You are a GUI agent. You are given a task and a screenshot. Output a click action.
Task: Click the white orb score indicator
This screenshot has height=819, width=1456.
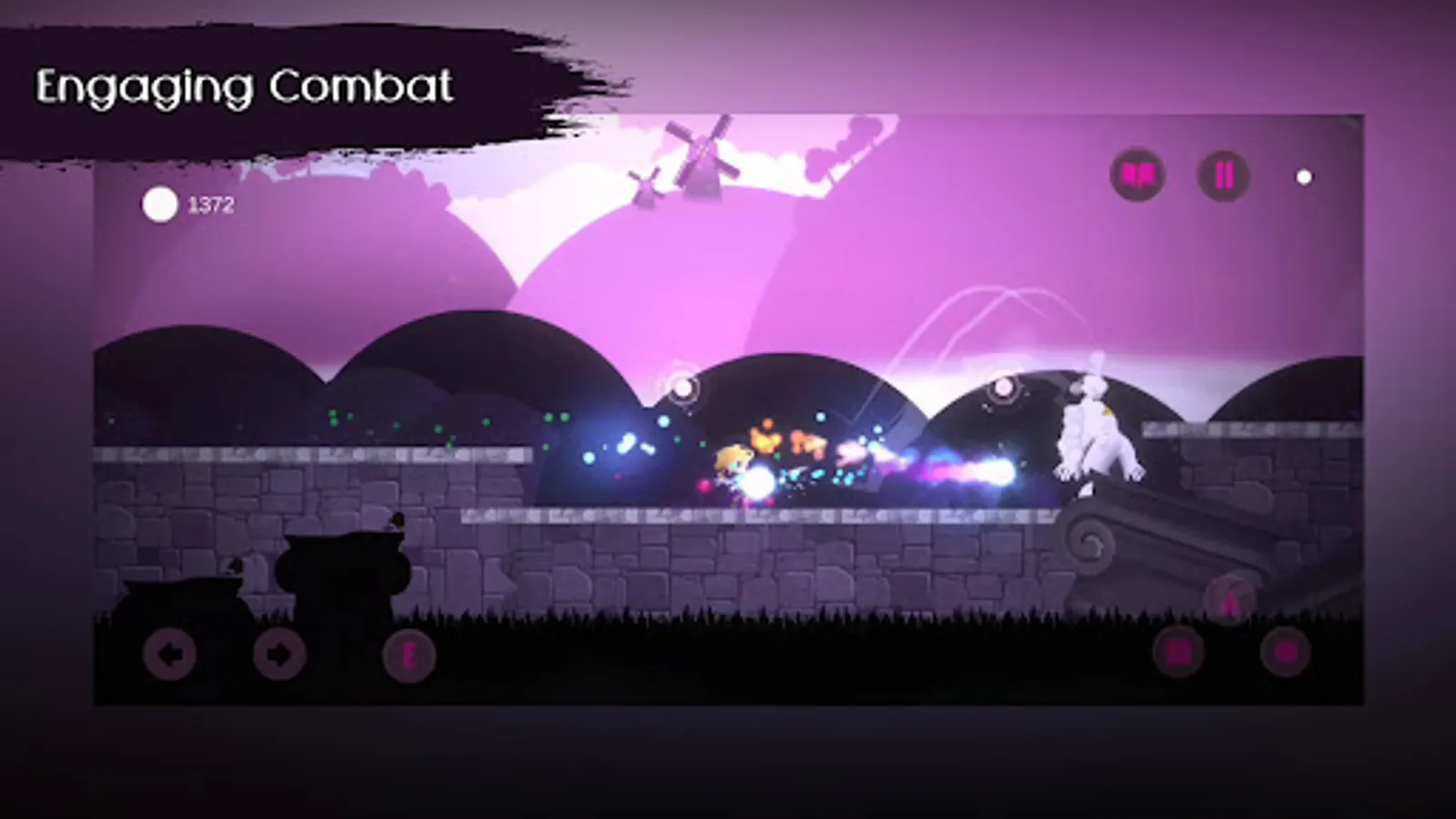(x=160, y=205)
